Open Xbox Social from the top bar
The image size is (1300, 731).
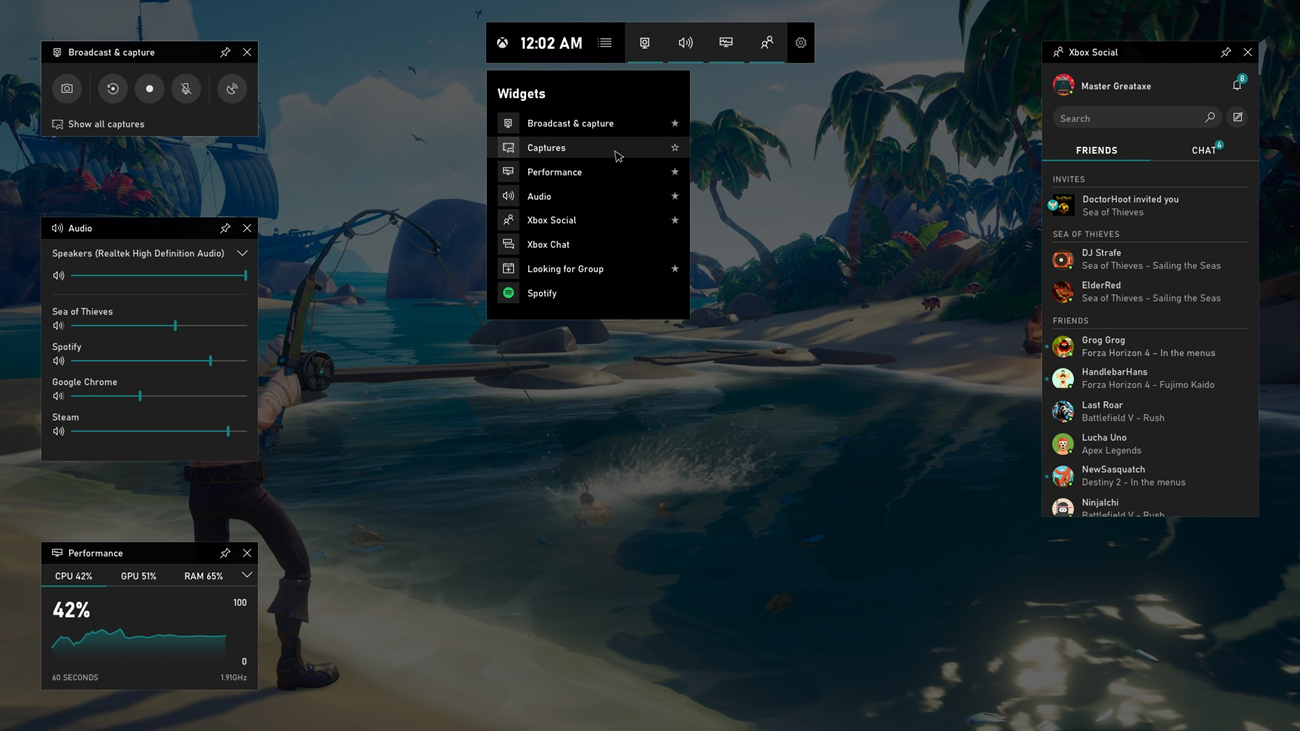[766, 42]
